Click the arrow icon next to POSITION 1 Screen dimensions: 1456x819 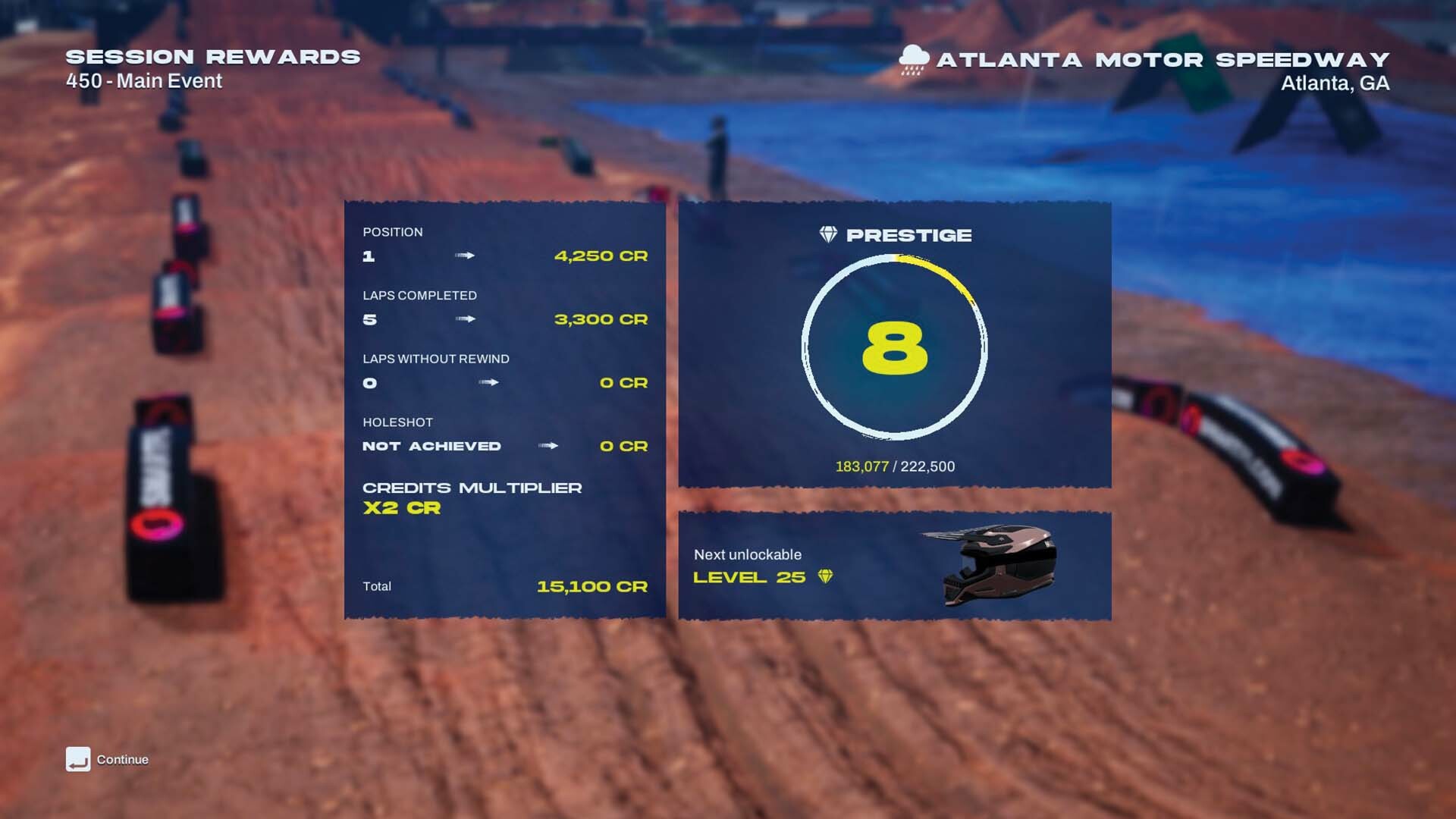466,256
